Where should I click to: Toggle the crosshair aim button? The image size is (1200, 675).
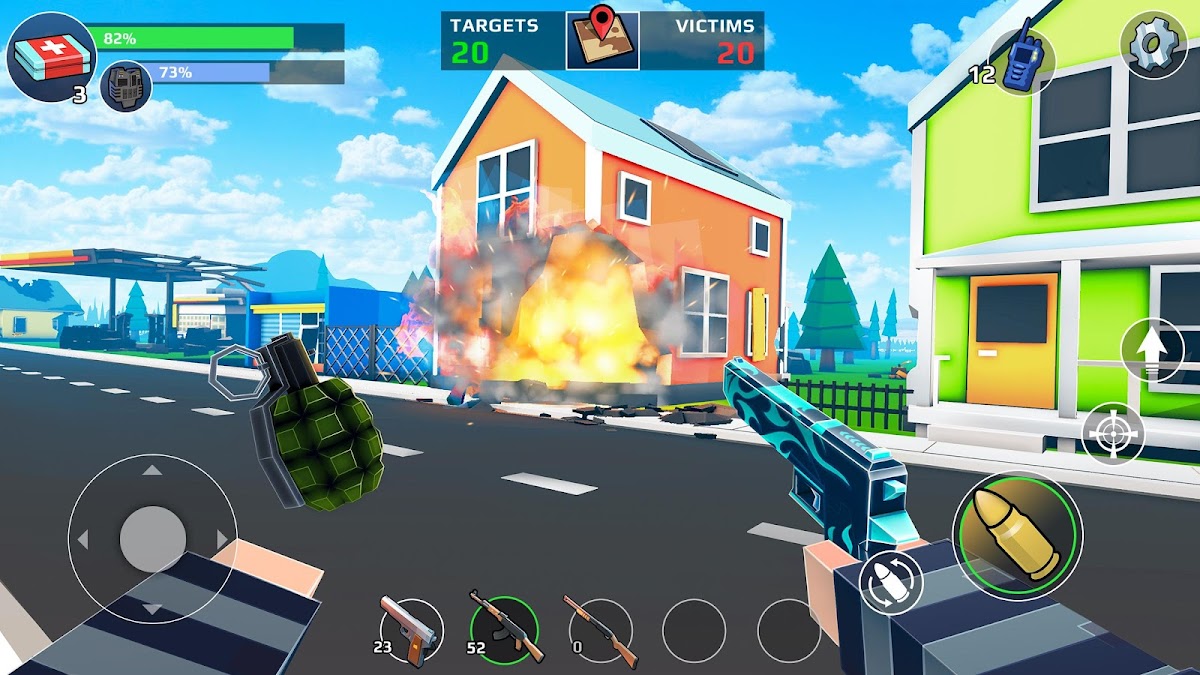(1113, 433)
